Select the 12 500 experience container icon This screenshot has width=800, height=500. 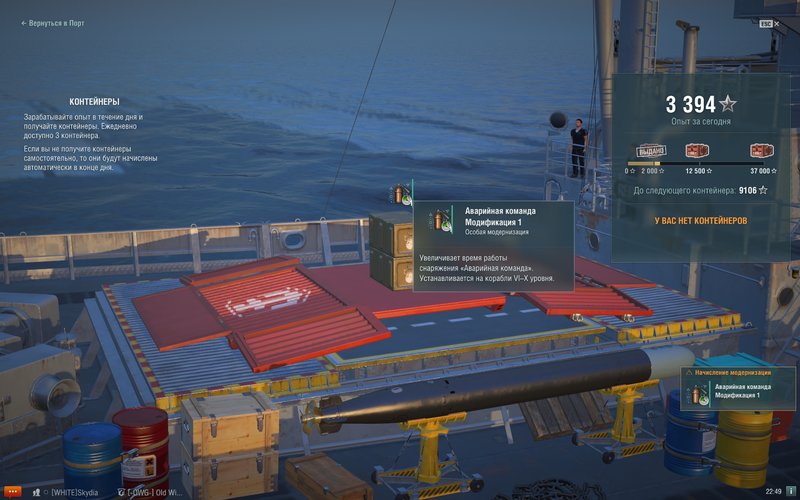coord(697,152)
